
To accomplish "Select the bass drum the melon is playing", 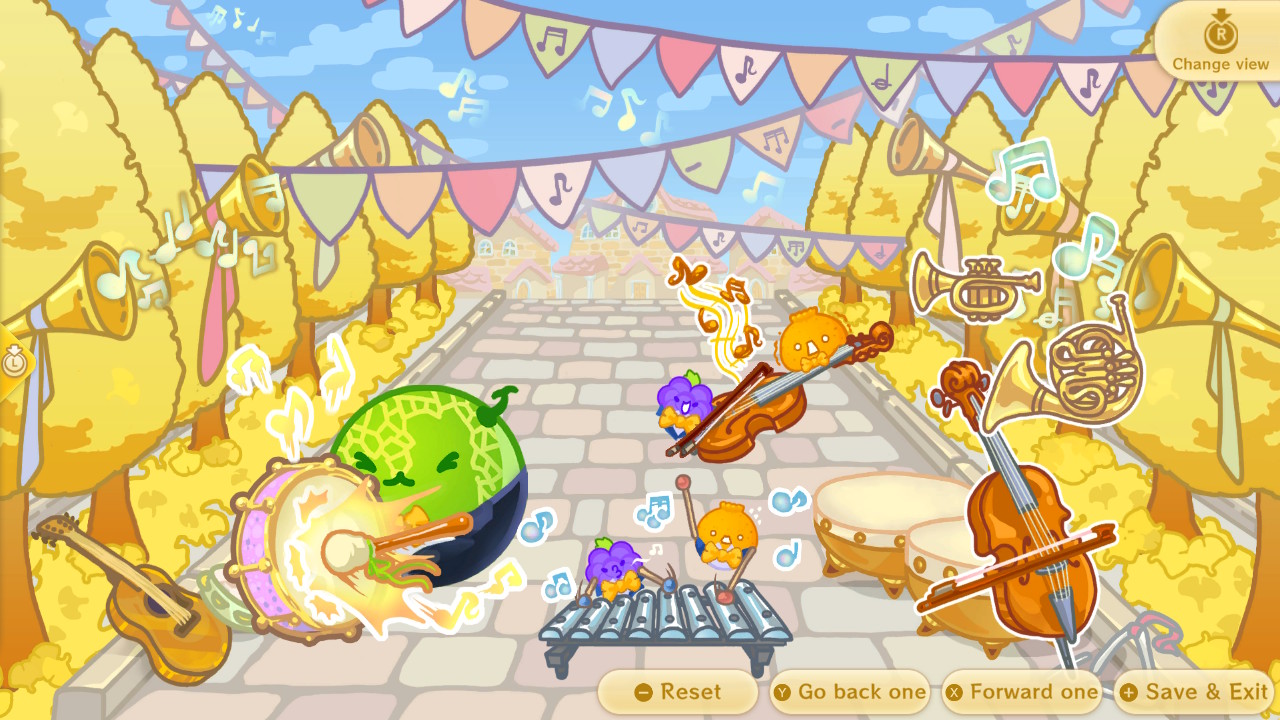I will (300, 545).
